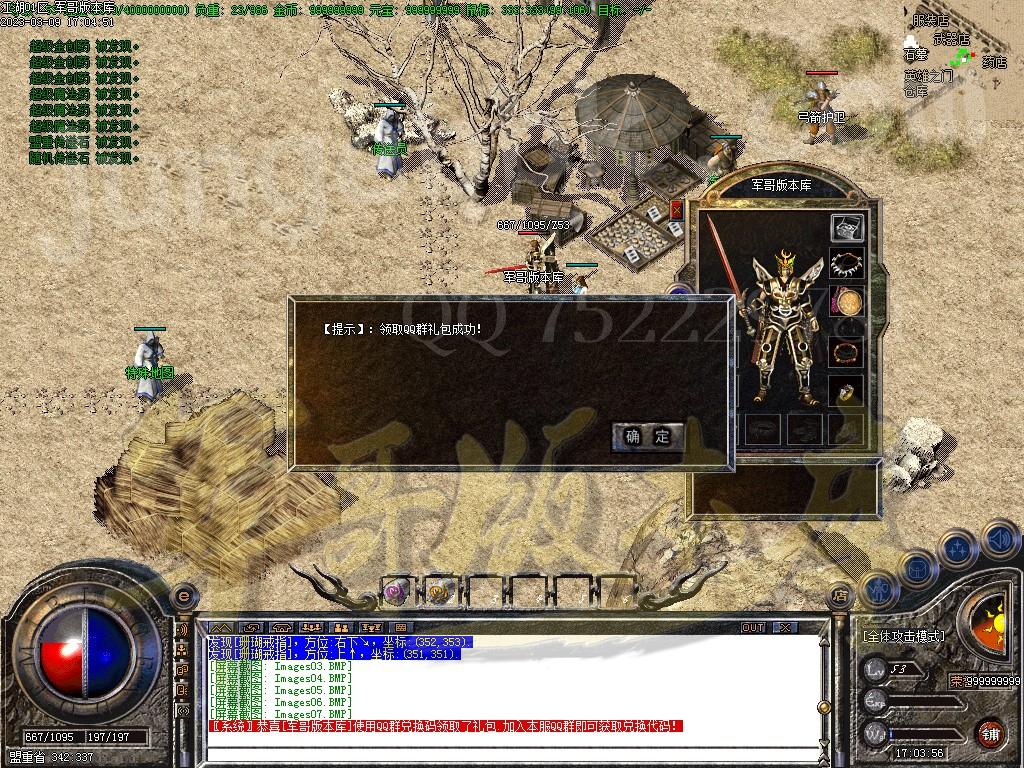The width and height of the screenshot is (1024, 768).
Task: Select the equipped beaded bracelet slot
Action: coord(847,354)
